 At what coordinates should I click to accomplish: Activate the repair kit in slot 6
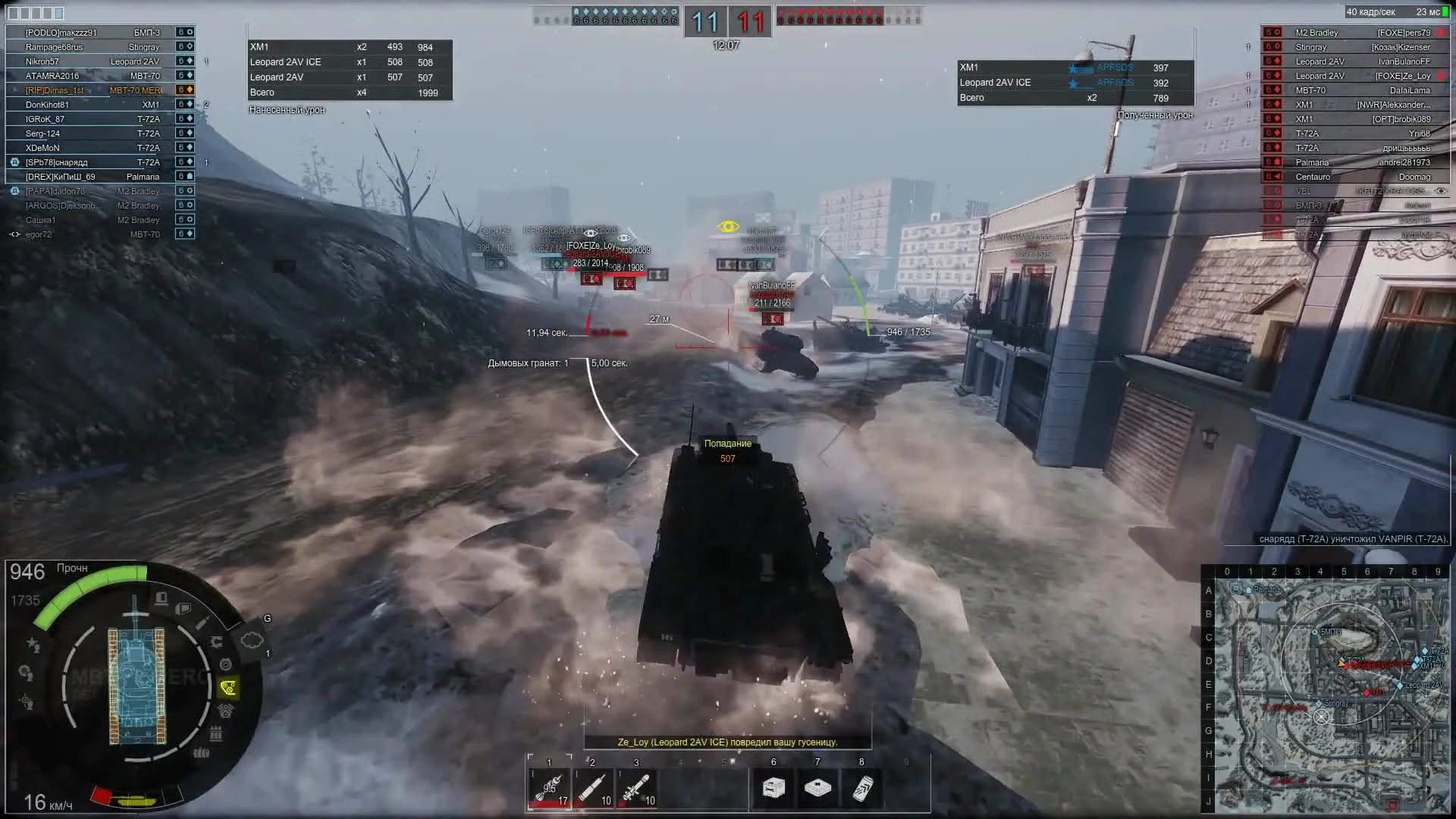pos(773,789)
